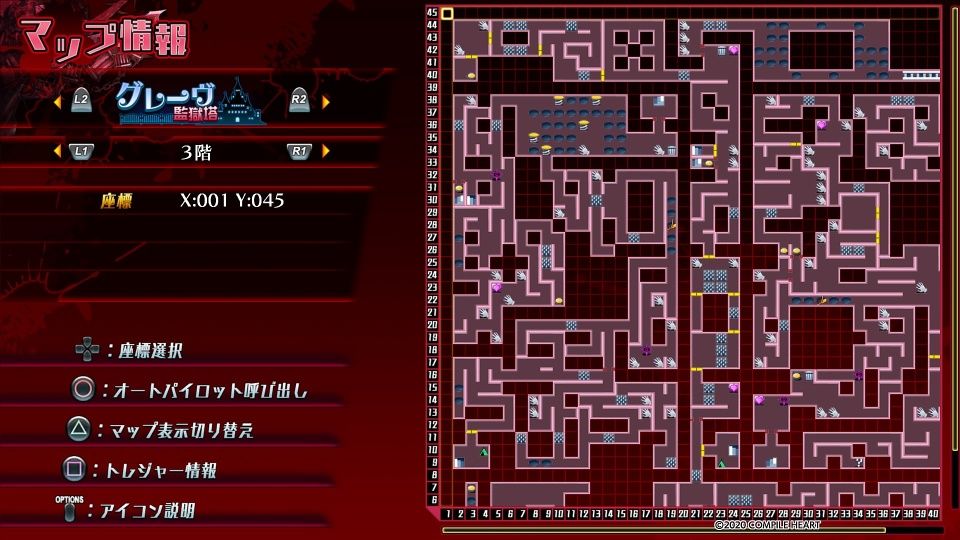960x540 pixels.
Task: Click the グレーヴ監獄塔 dungeon name banner
Action: (x=190, y=101)
